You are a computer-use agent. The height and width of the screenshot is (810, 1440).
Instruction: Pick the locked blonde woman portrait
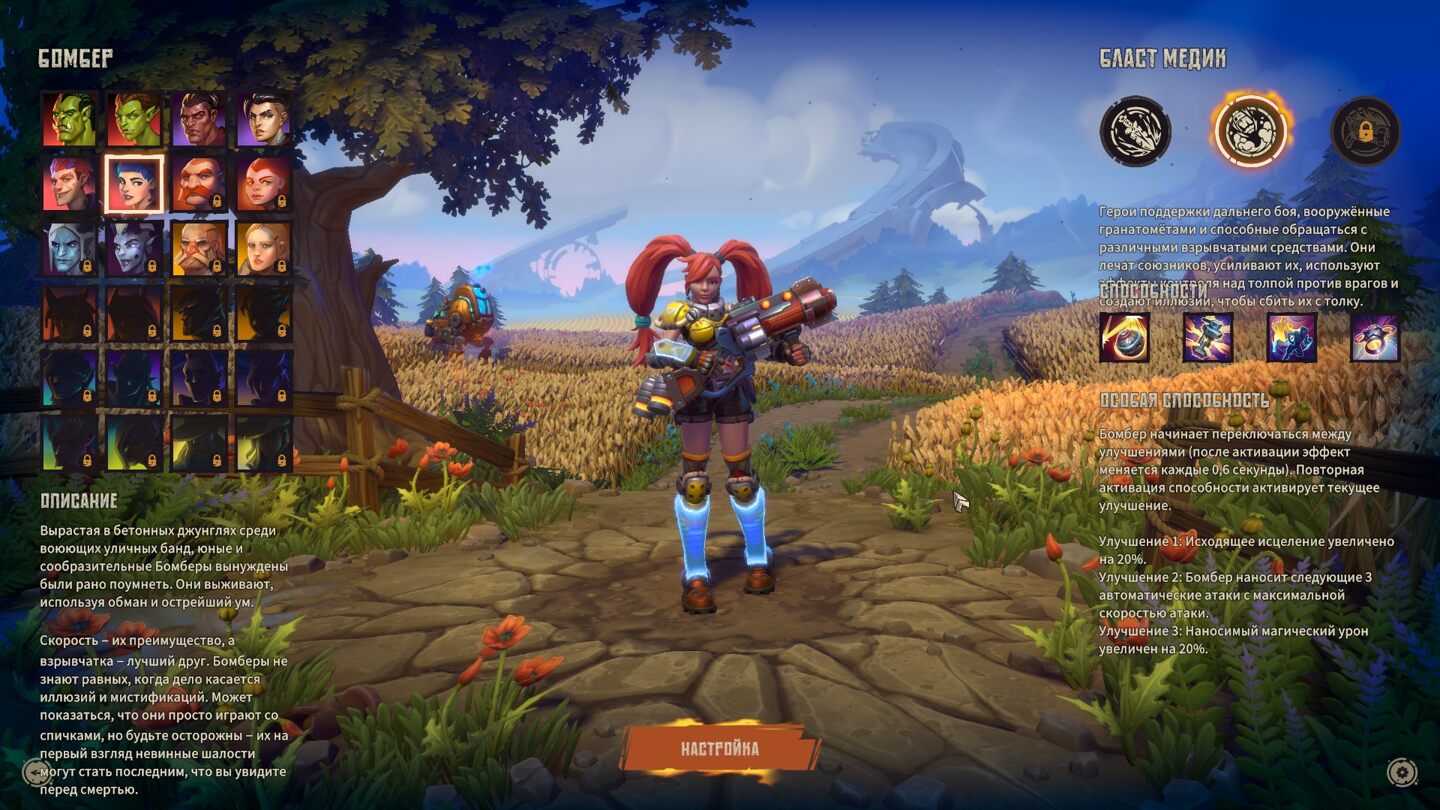[x=264, y=248]
